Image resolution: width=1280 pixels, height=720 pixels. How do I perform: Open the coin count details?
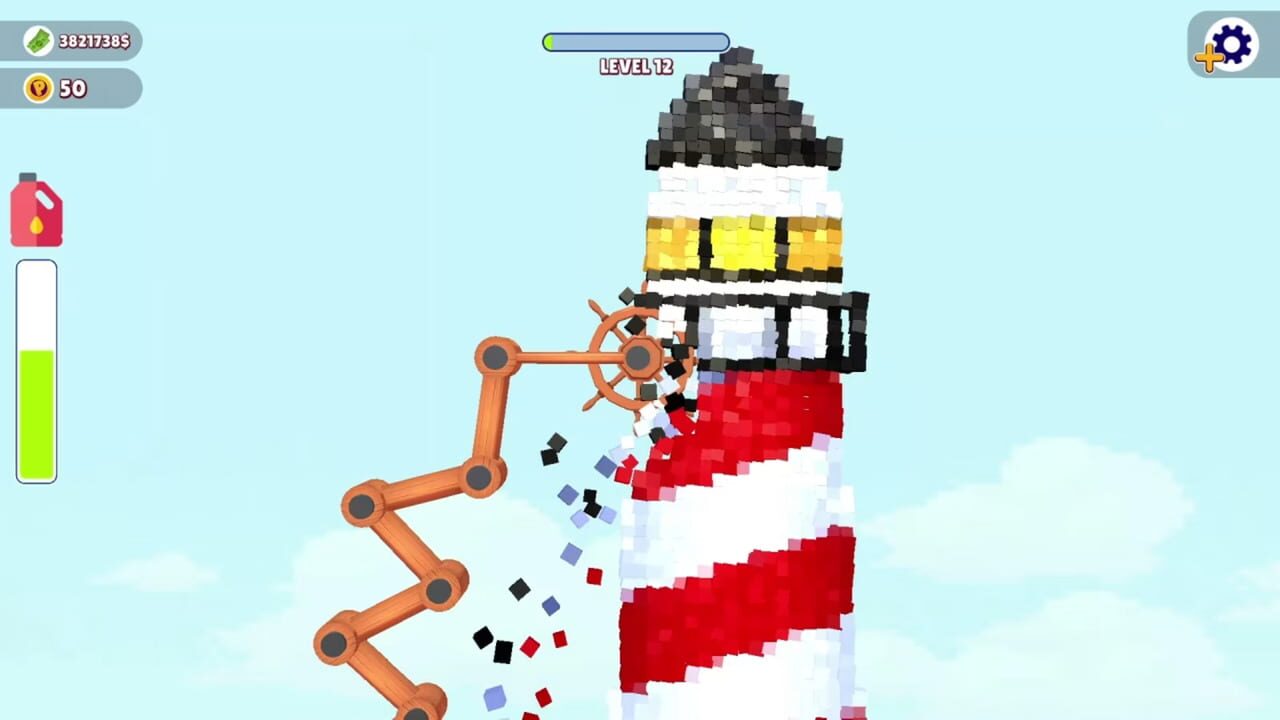tap(70, 89)
